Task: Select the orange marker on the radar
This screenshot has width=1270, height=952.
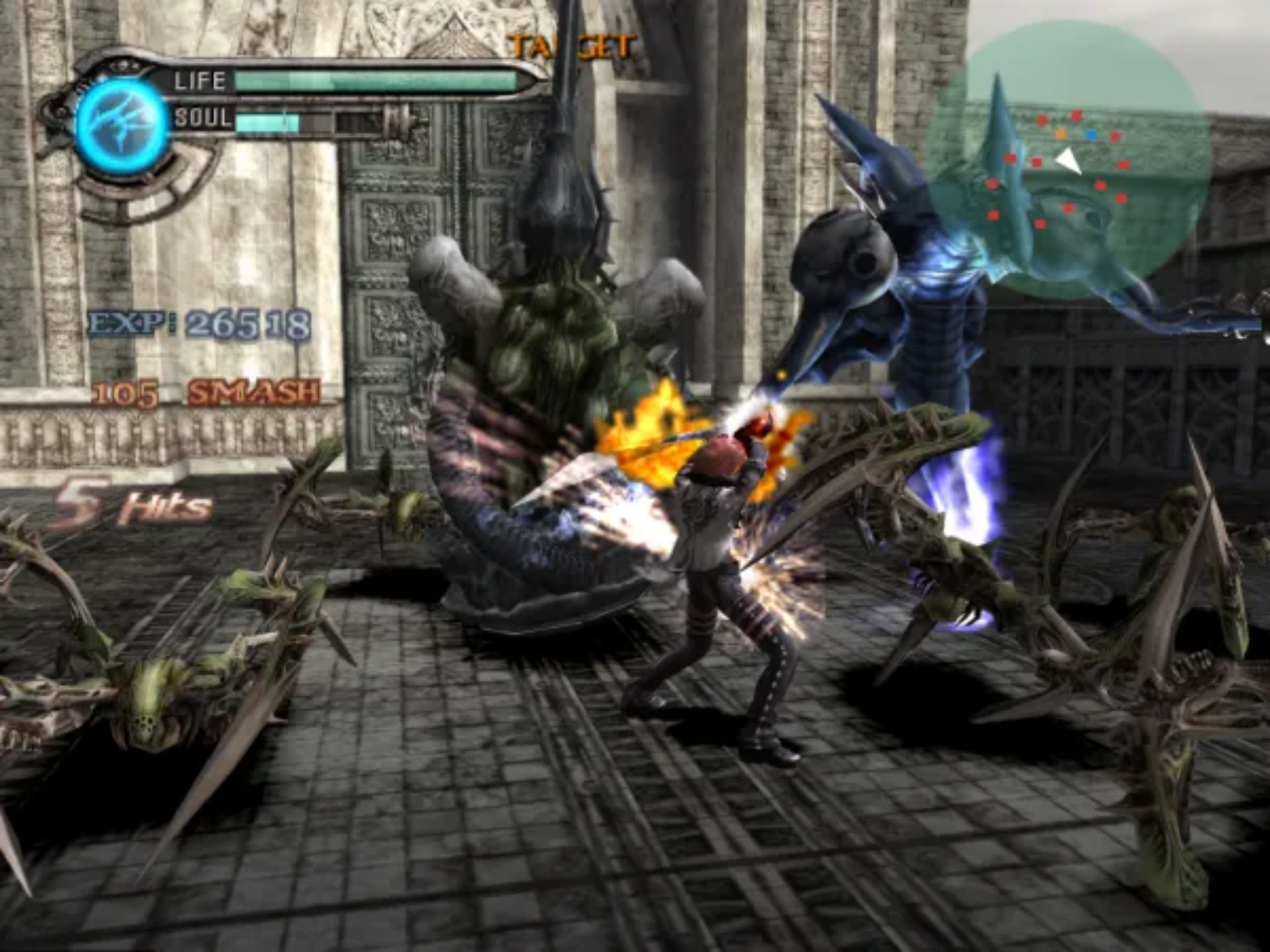Action: pyautogui.click(x=1061, y=134)
